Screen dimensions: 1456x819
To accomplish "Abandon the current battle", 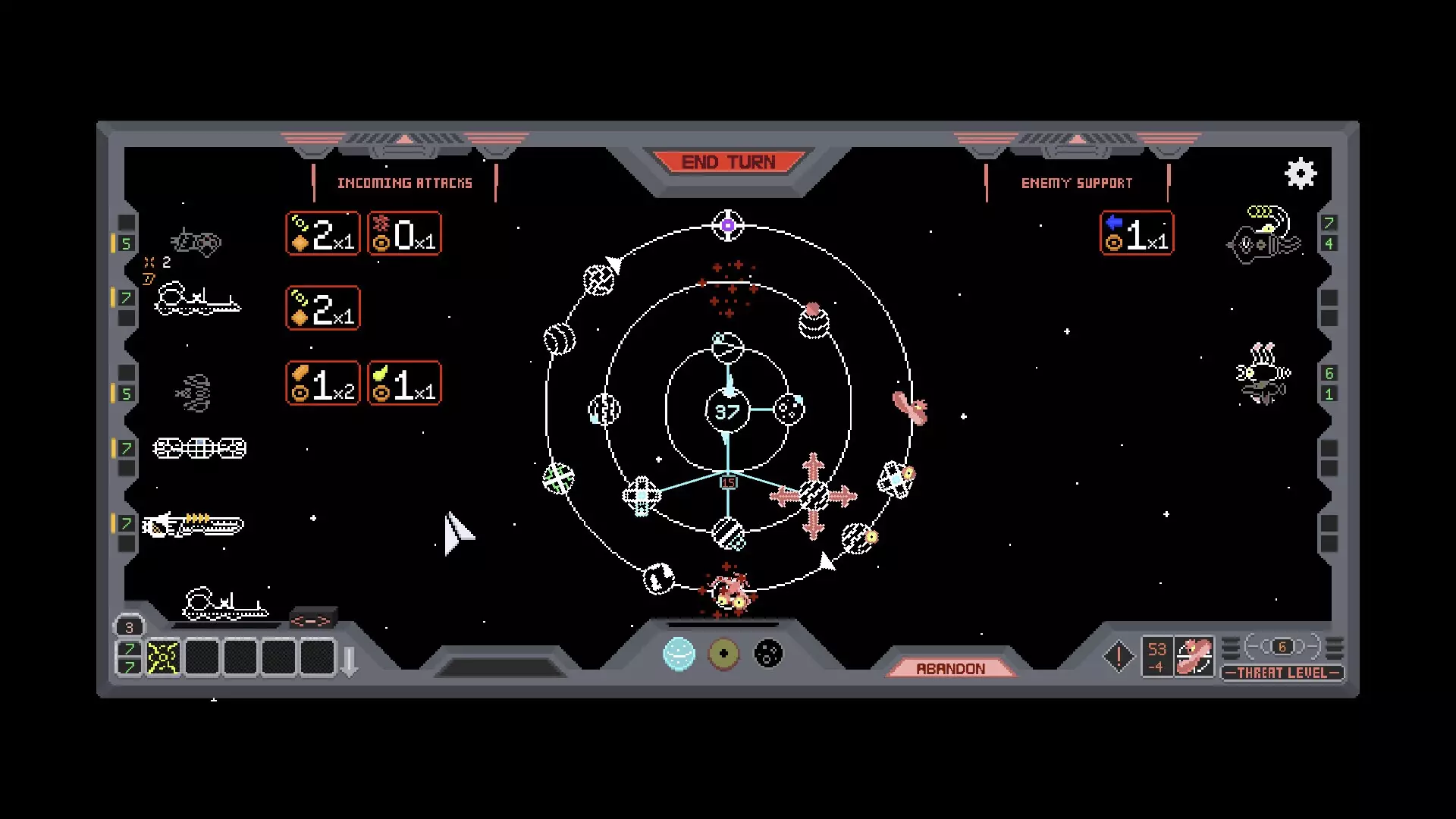I will pyautogui.click(x=950, y=668).
